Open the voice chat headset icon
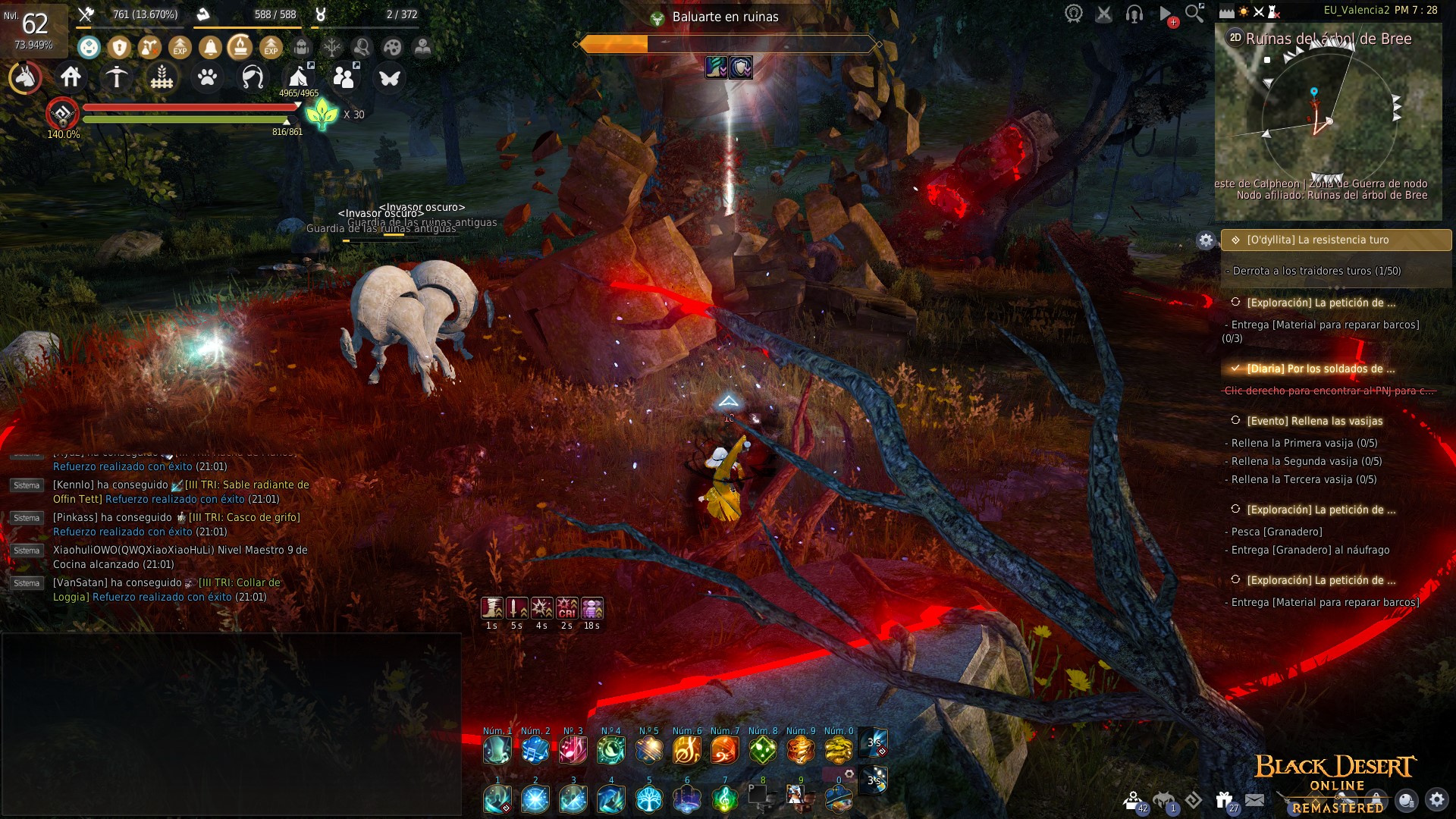 1133,13
